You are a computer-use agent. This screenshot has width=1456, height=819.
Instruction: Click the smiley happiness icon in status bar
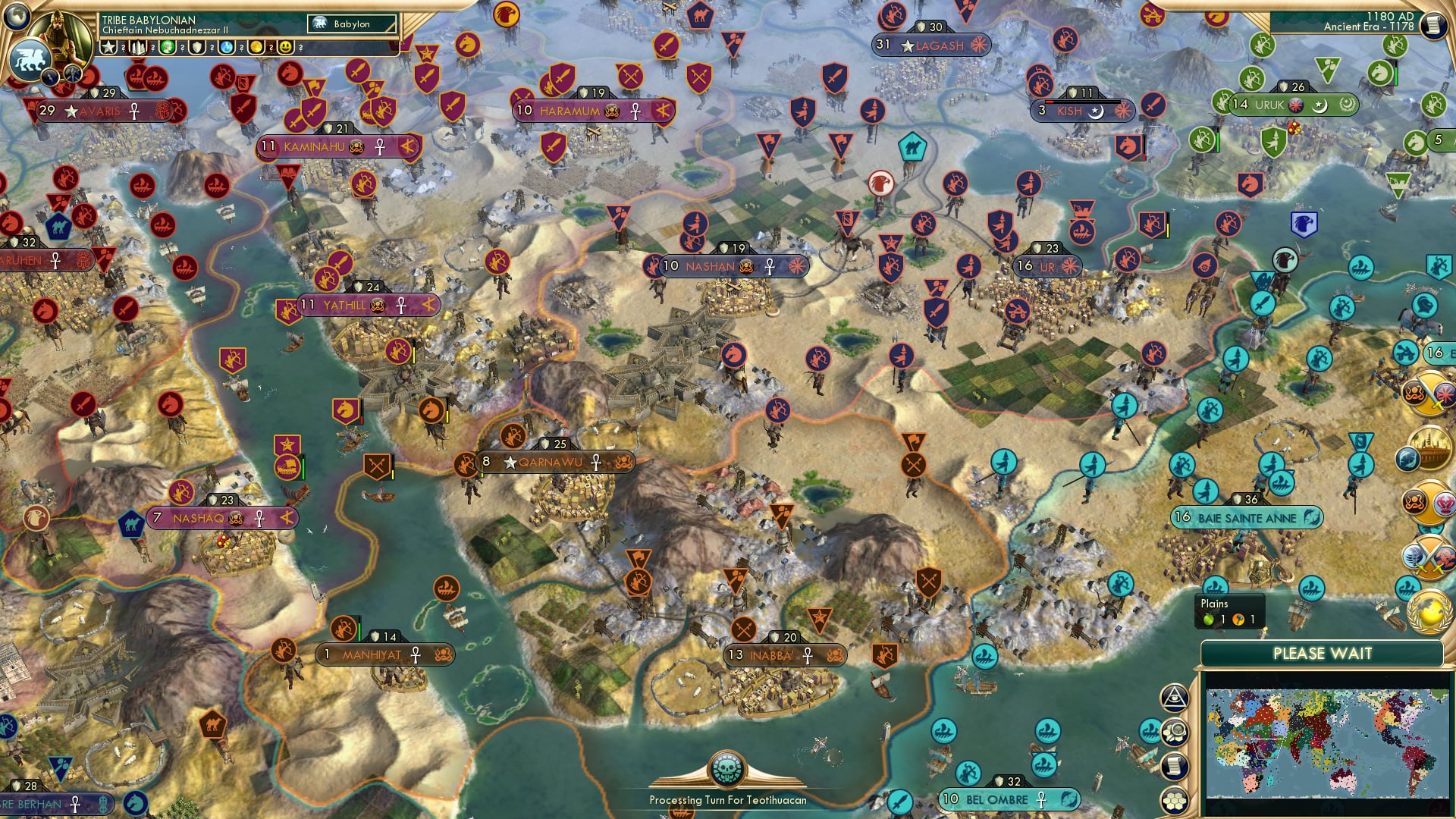pos(285,47)
